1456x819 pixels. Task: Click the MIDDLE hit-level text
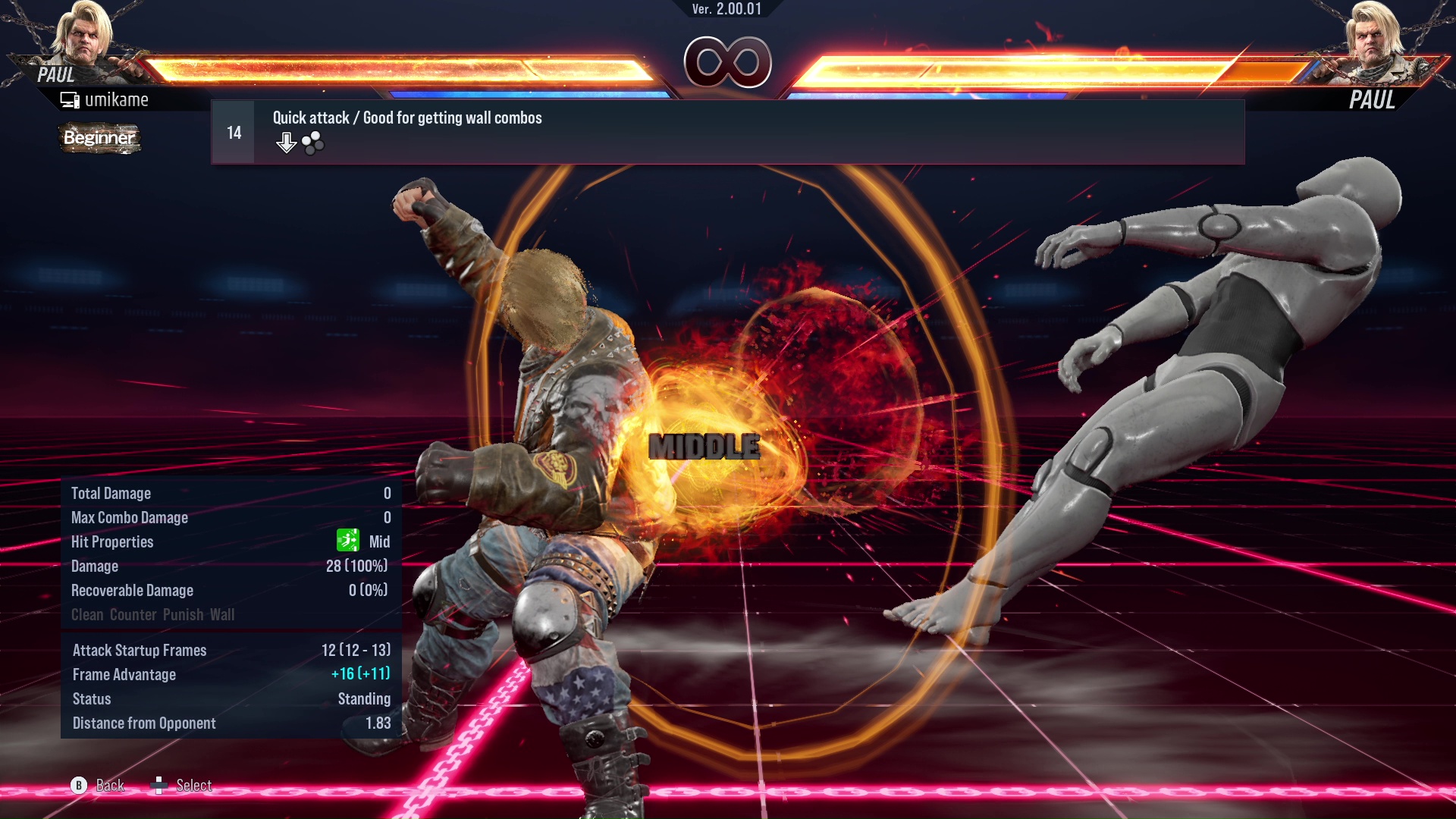tap(704, 447)
